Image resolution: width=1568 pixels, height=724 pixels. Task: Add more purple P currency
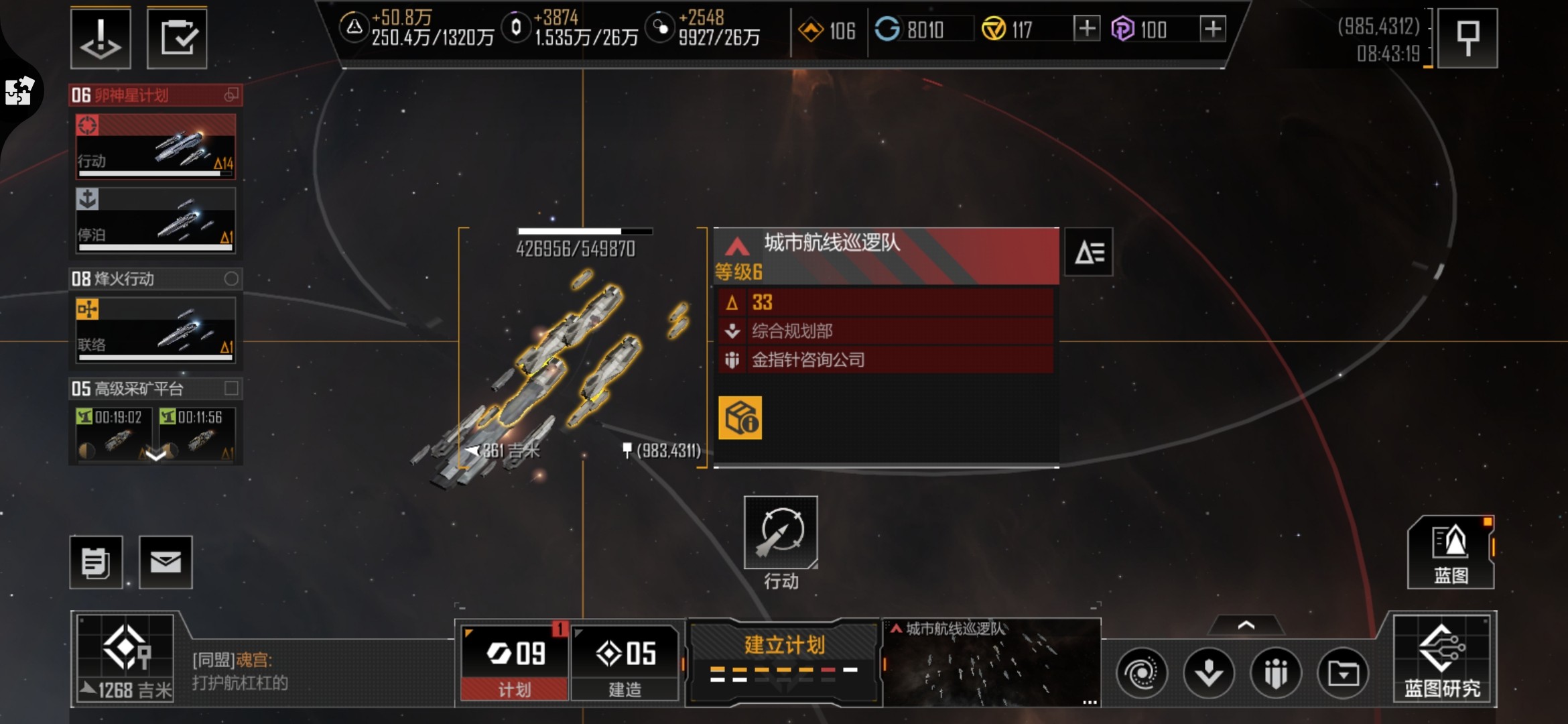click(1212, 29)
